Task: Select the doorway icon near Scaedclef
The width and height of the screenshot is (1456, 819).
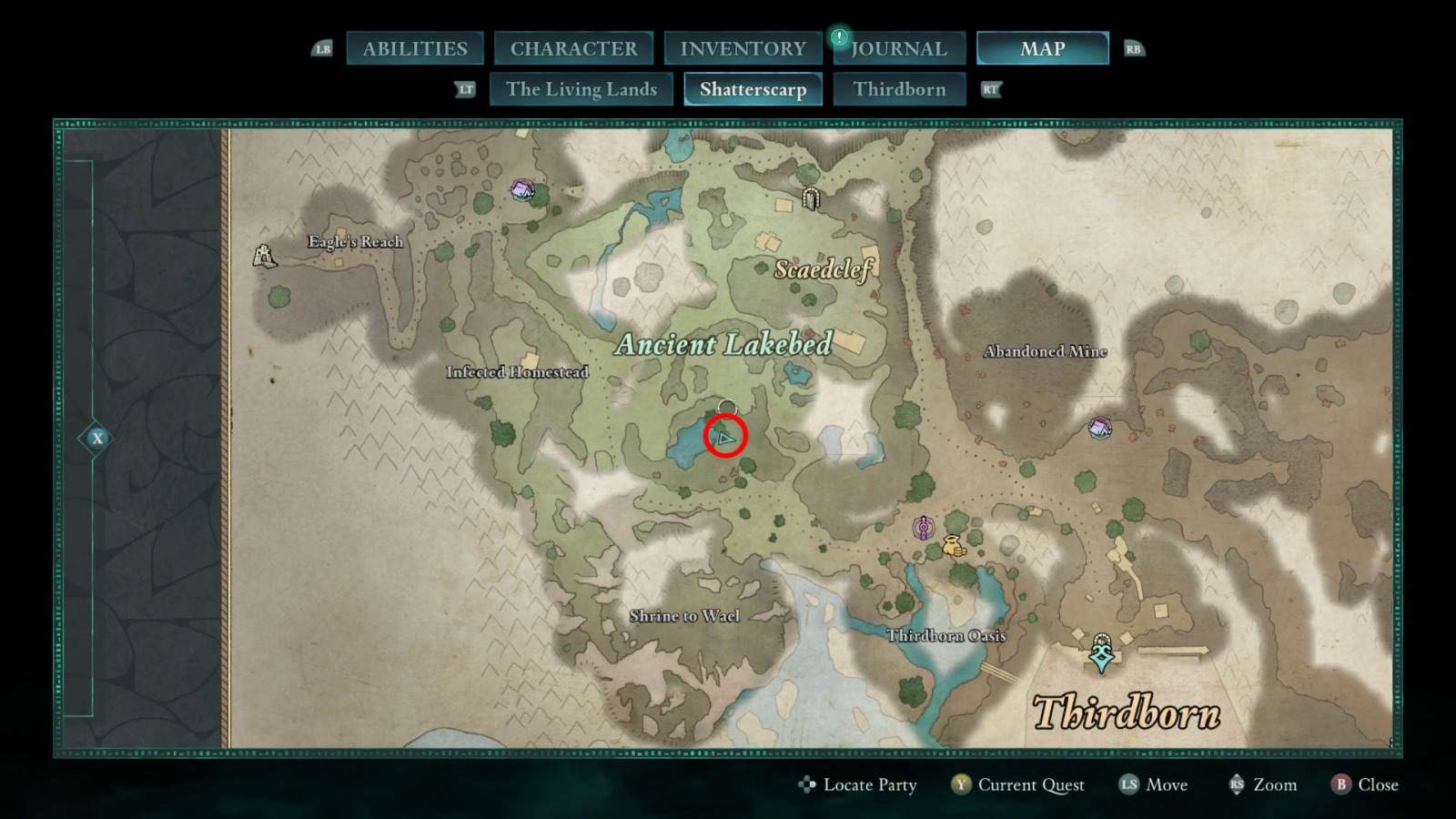Action: click(813, 197)
